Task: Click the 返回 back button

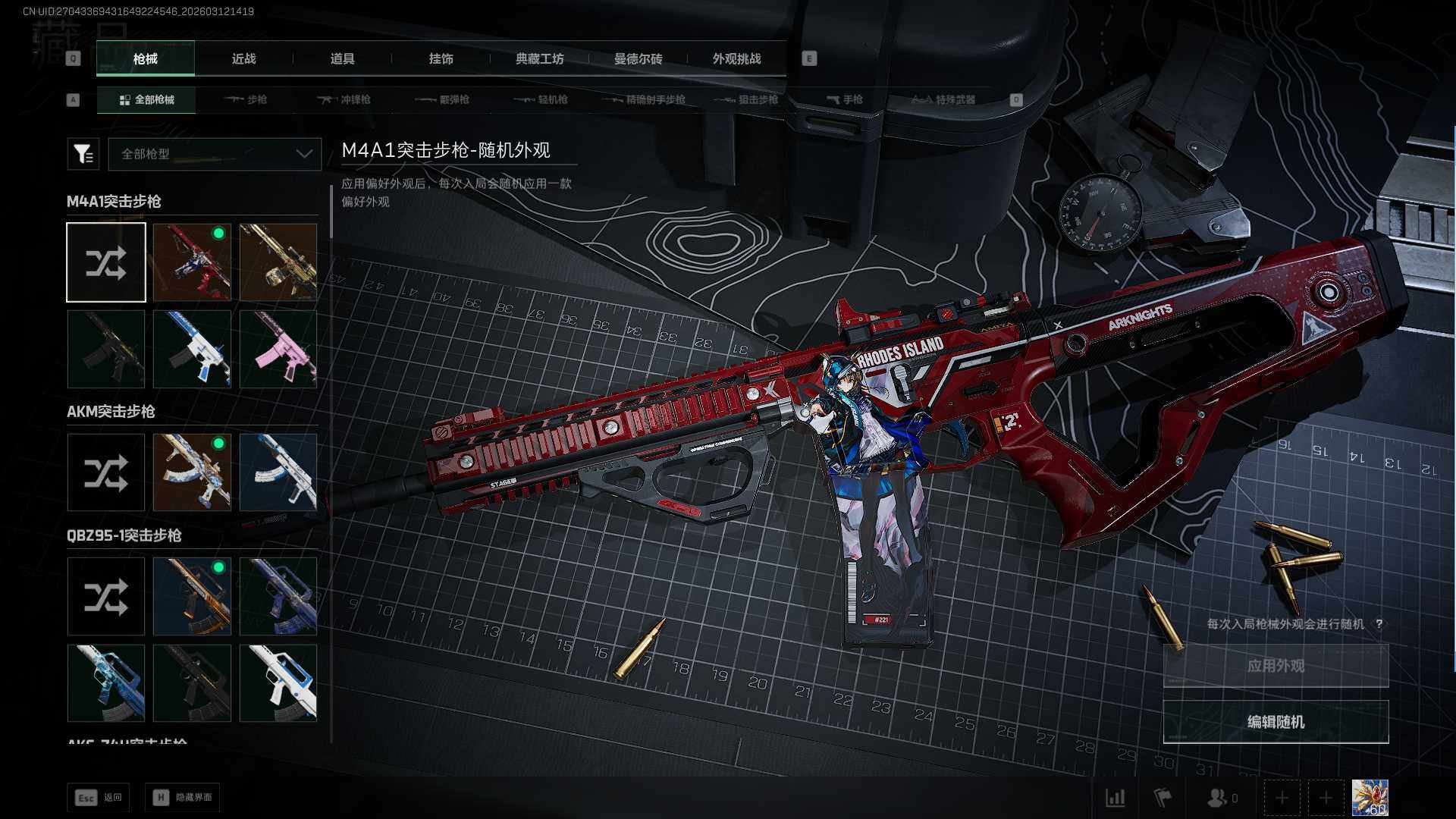Action: 99,798
